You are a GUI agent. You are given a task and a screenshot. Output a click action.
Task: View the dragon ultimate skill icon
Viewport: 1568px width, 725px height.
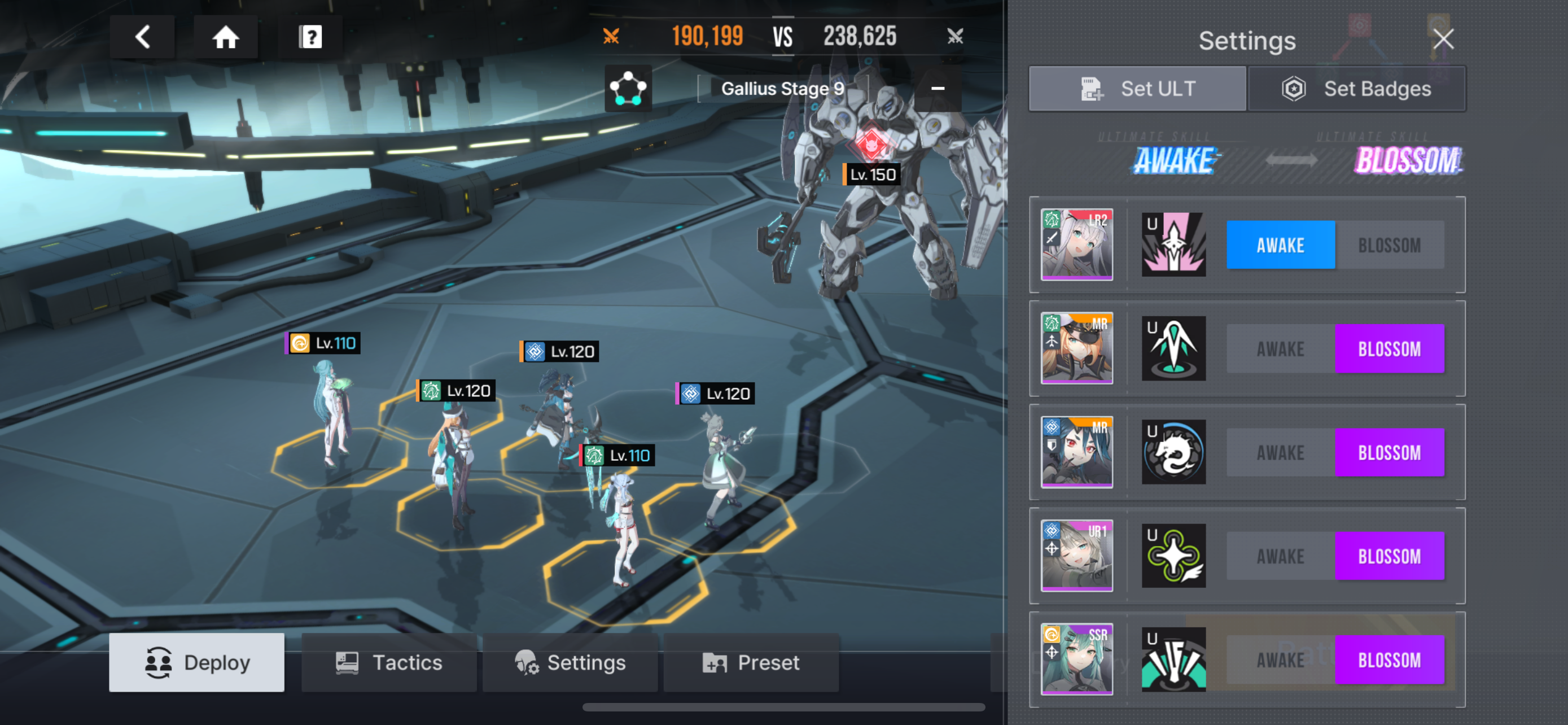point(1173,452)
